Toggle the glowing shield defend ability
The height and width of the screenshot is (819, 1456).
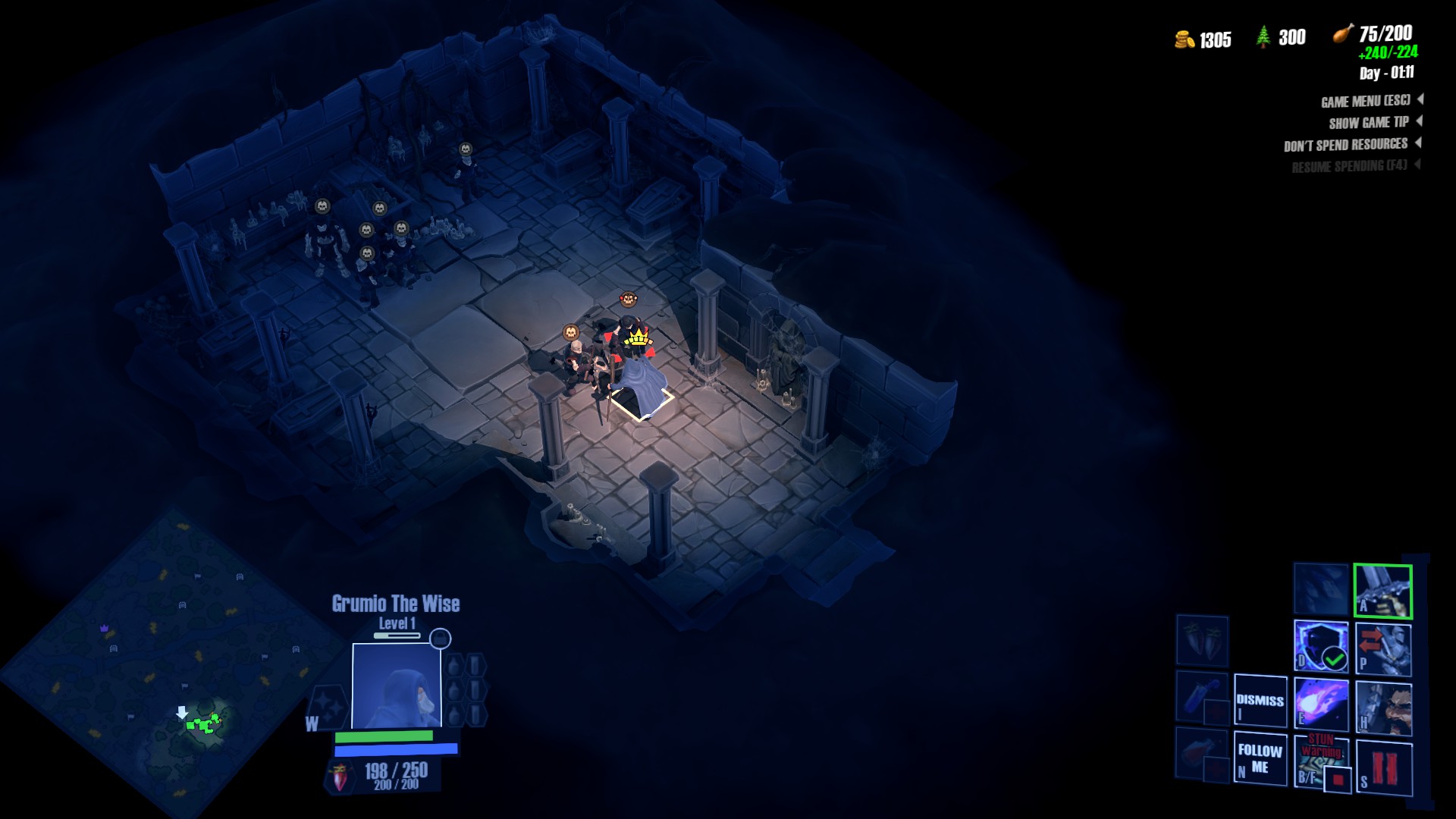point(1320,646)
